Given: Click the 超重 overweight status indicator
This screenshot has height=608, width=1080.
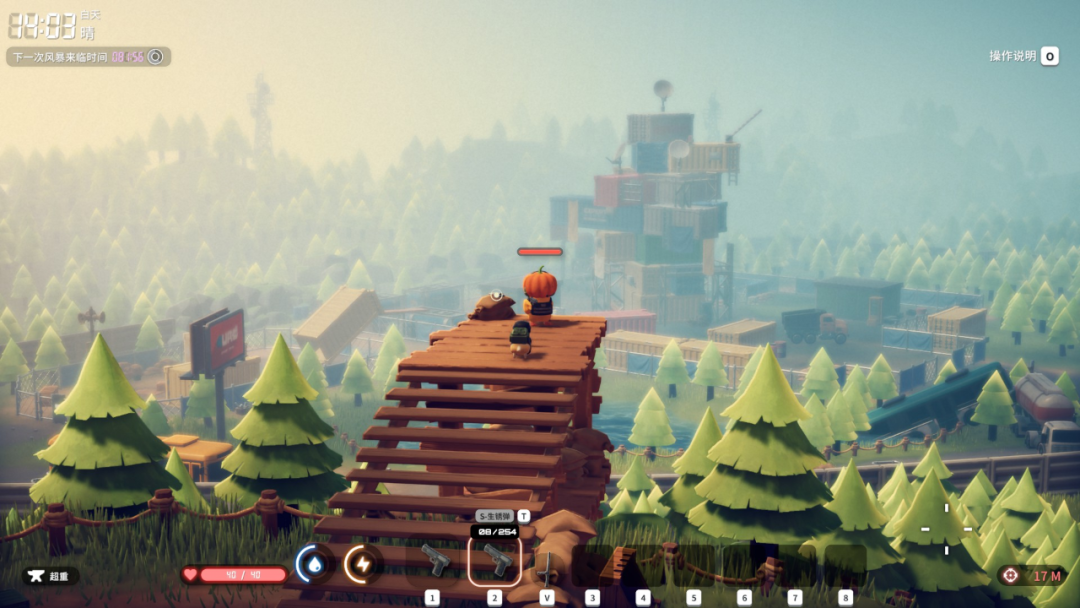Looking at the screenshot, I should (x=51, y=576).
